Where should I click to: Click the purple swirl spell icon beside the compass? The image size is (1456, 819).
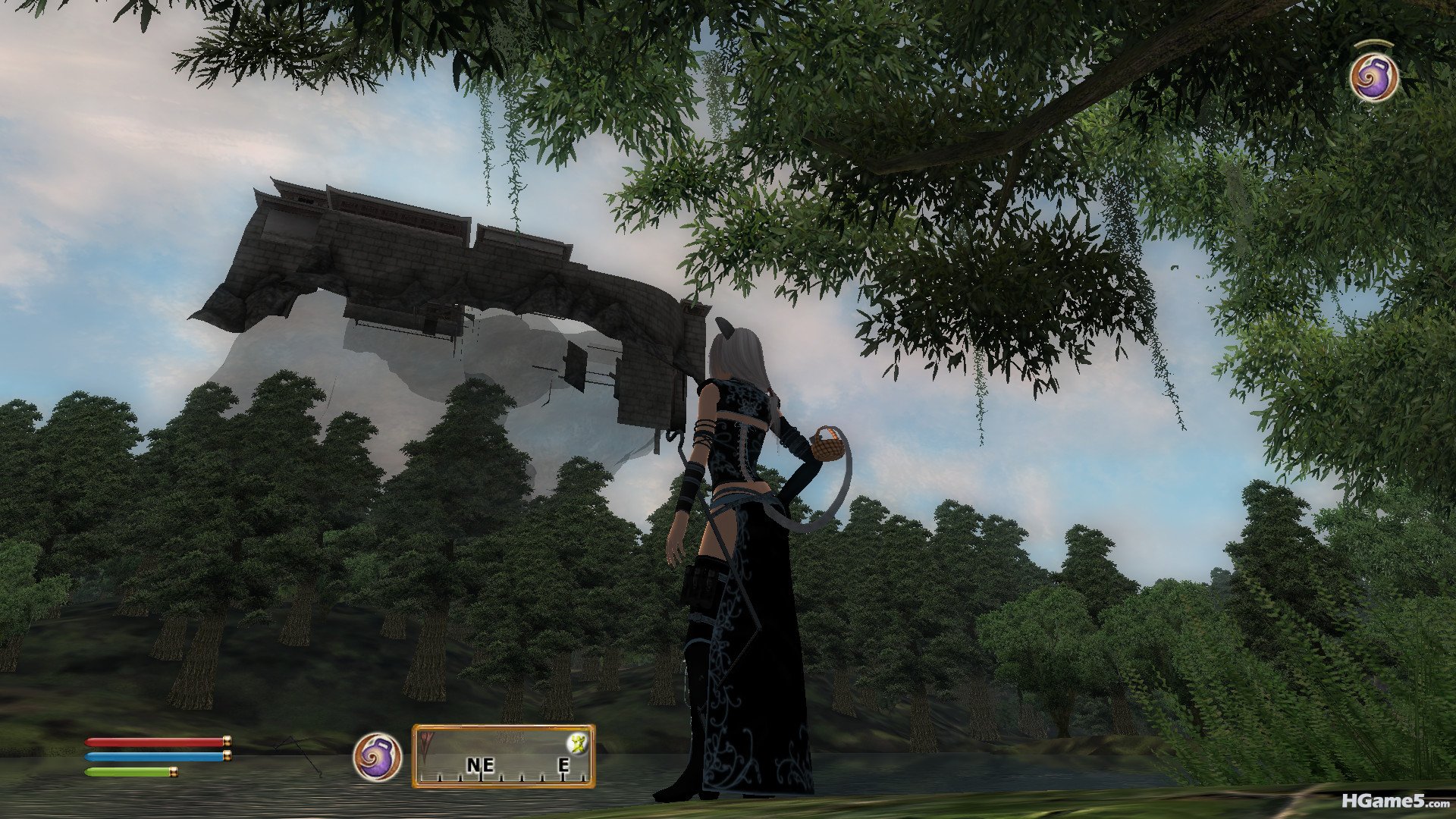click(377, 756)
